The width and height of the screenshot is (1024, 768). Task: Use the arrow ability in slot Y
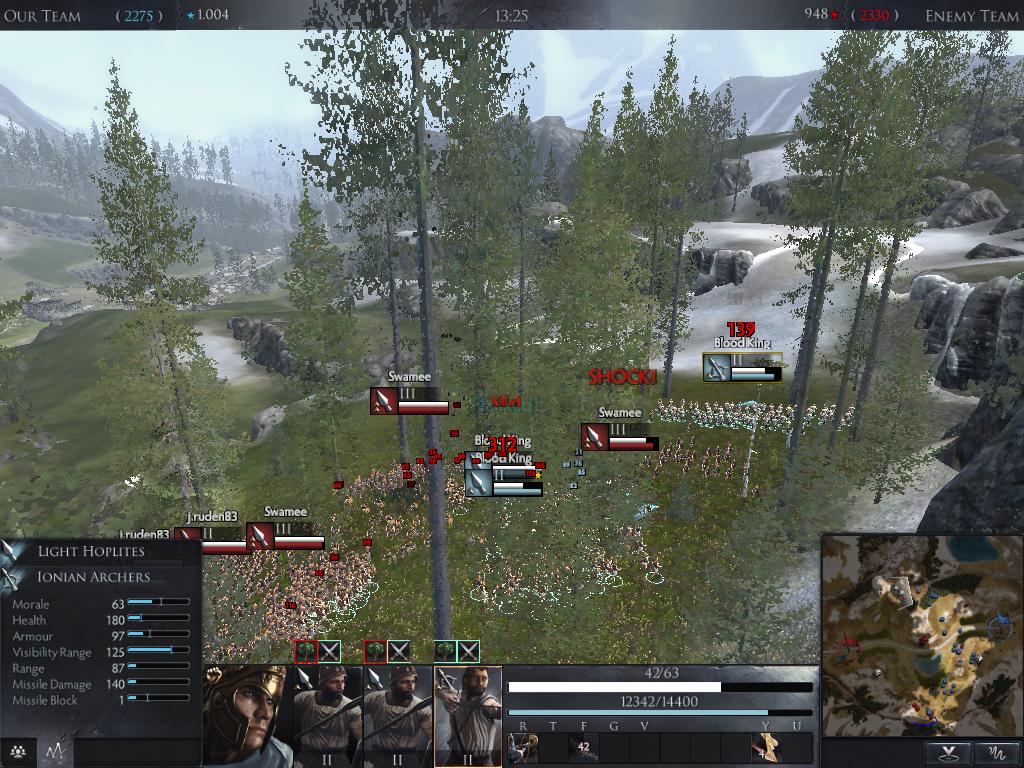click(x=766, y=748)
